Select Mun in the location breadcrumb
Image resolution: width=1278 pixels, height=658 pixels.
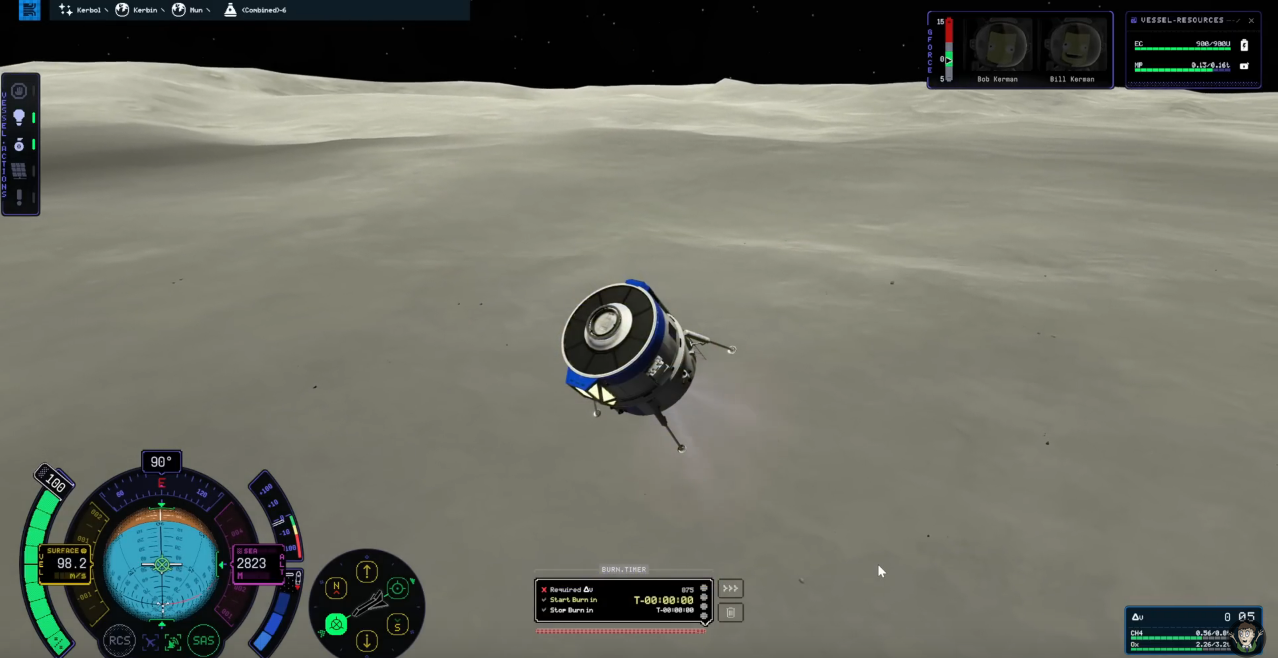[x=191, y=10]
